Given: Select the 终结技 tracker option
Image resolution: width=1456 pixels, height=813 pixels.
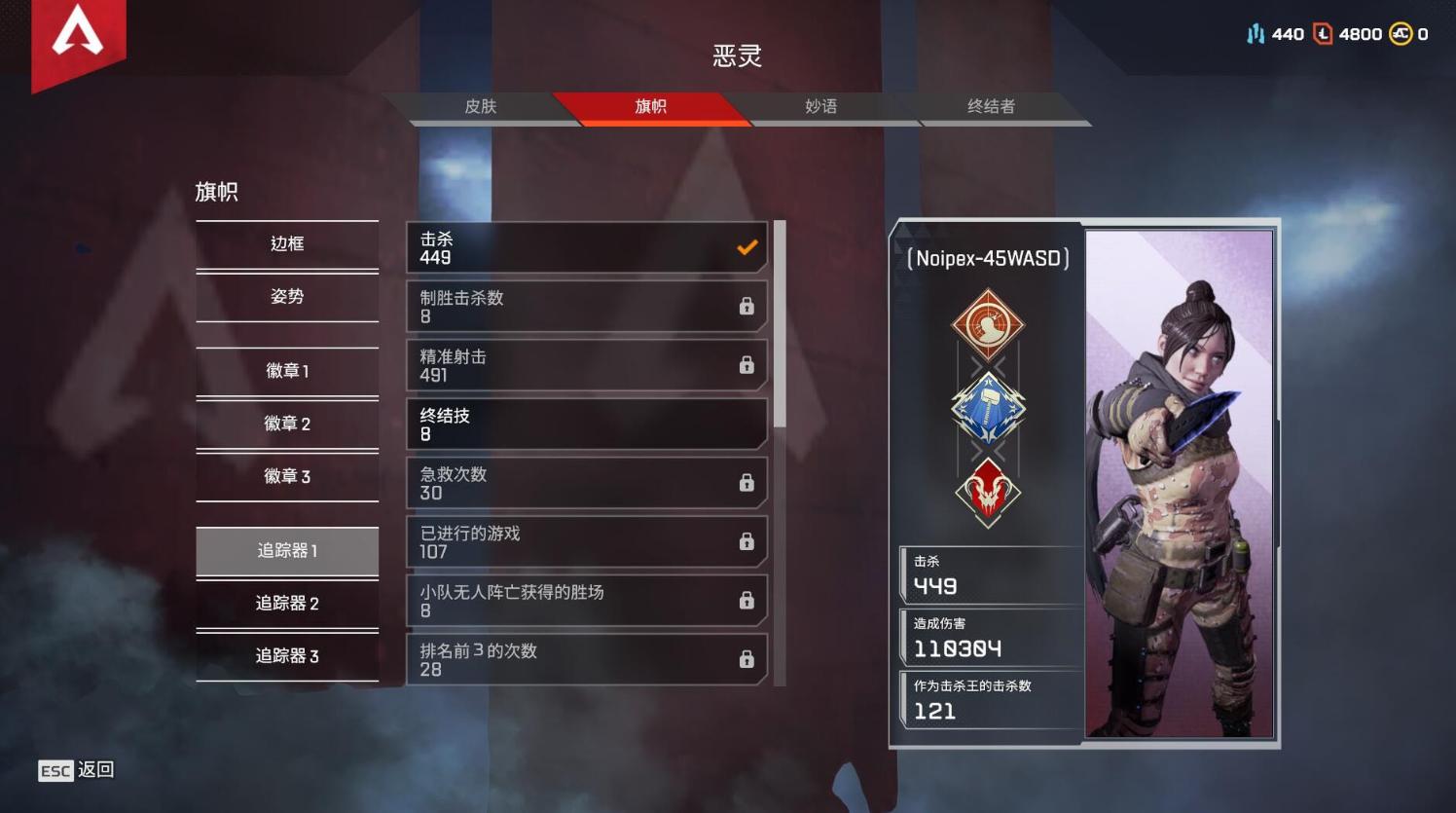Looking at the screenshot, I should coord(585,424).
